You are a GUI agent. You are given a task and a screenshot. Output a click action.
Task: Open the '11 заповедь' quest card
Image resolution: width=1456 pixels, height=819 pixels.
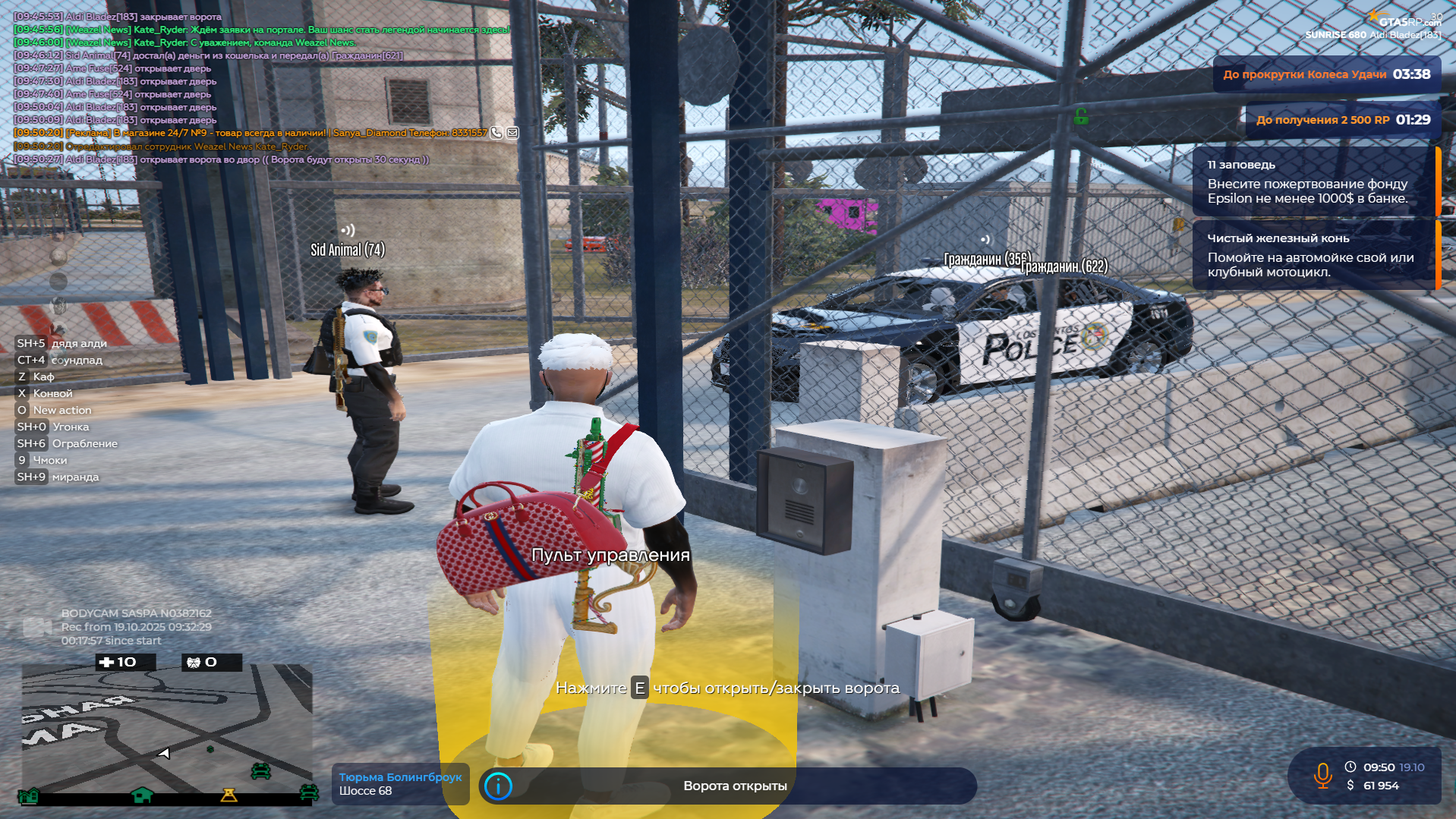coord(1313,182)
